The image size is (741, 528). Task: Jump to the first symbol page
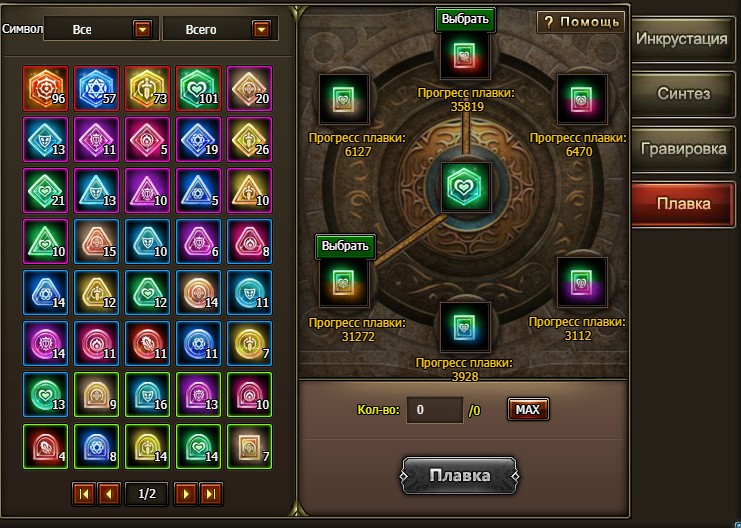83,492
